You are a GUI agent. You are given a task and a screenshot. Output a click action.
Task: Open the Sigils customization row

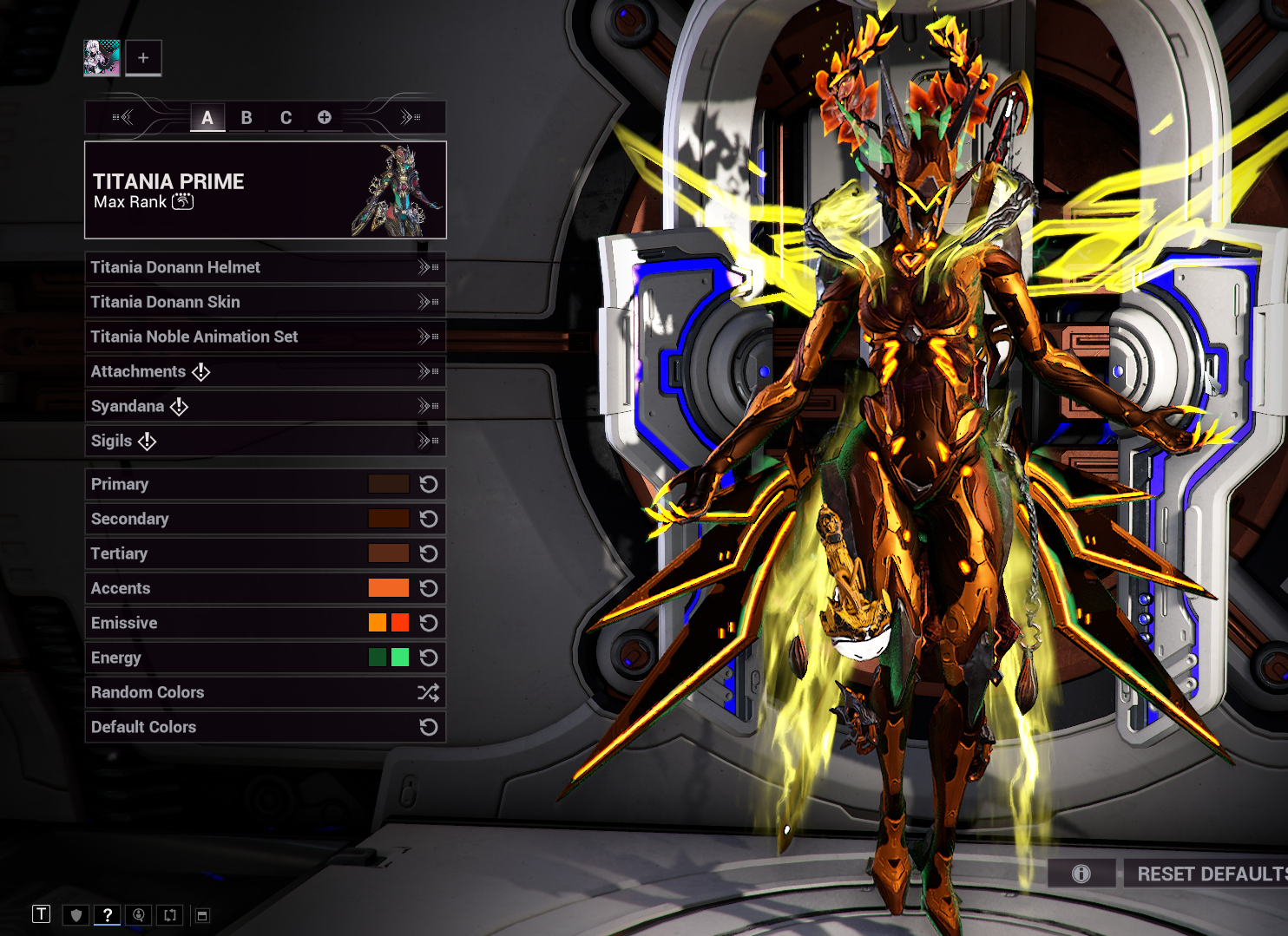pyautogui.click(x=265, y=441)
